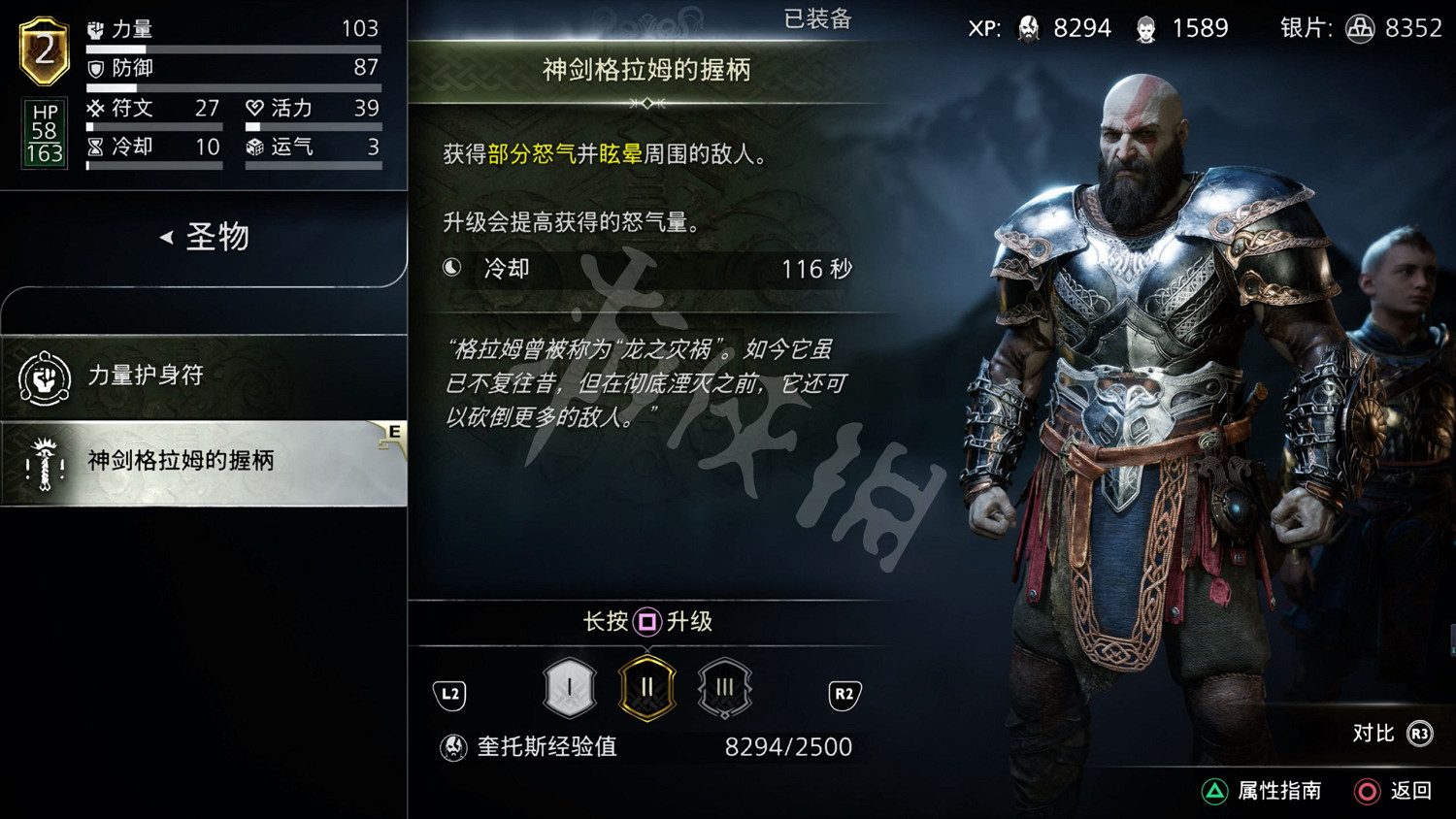Select the 冷却 cooldown hourglass icon
Screen dimensions: 1456x819
(94, 147)
